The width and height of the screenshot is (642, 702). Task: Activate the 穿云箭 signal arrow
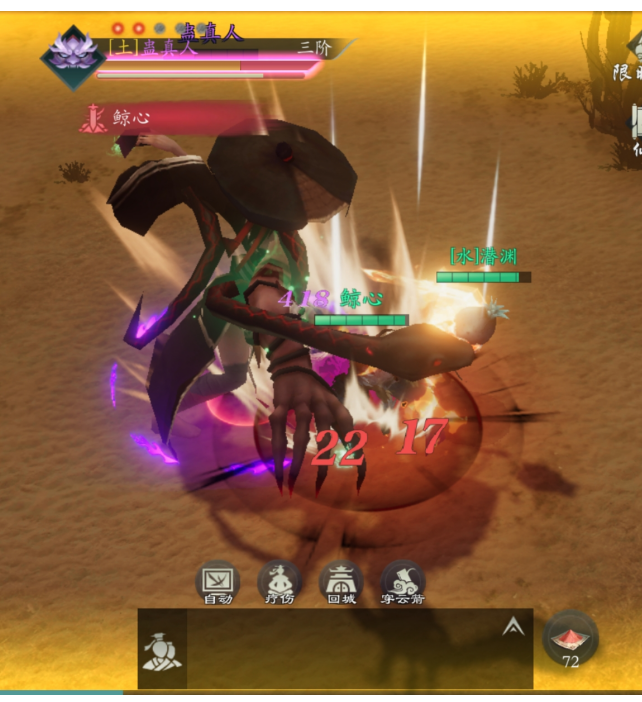[x=403, y=581]
